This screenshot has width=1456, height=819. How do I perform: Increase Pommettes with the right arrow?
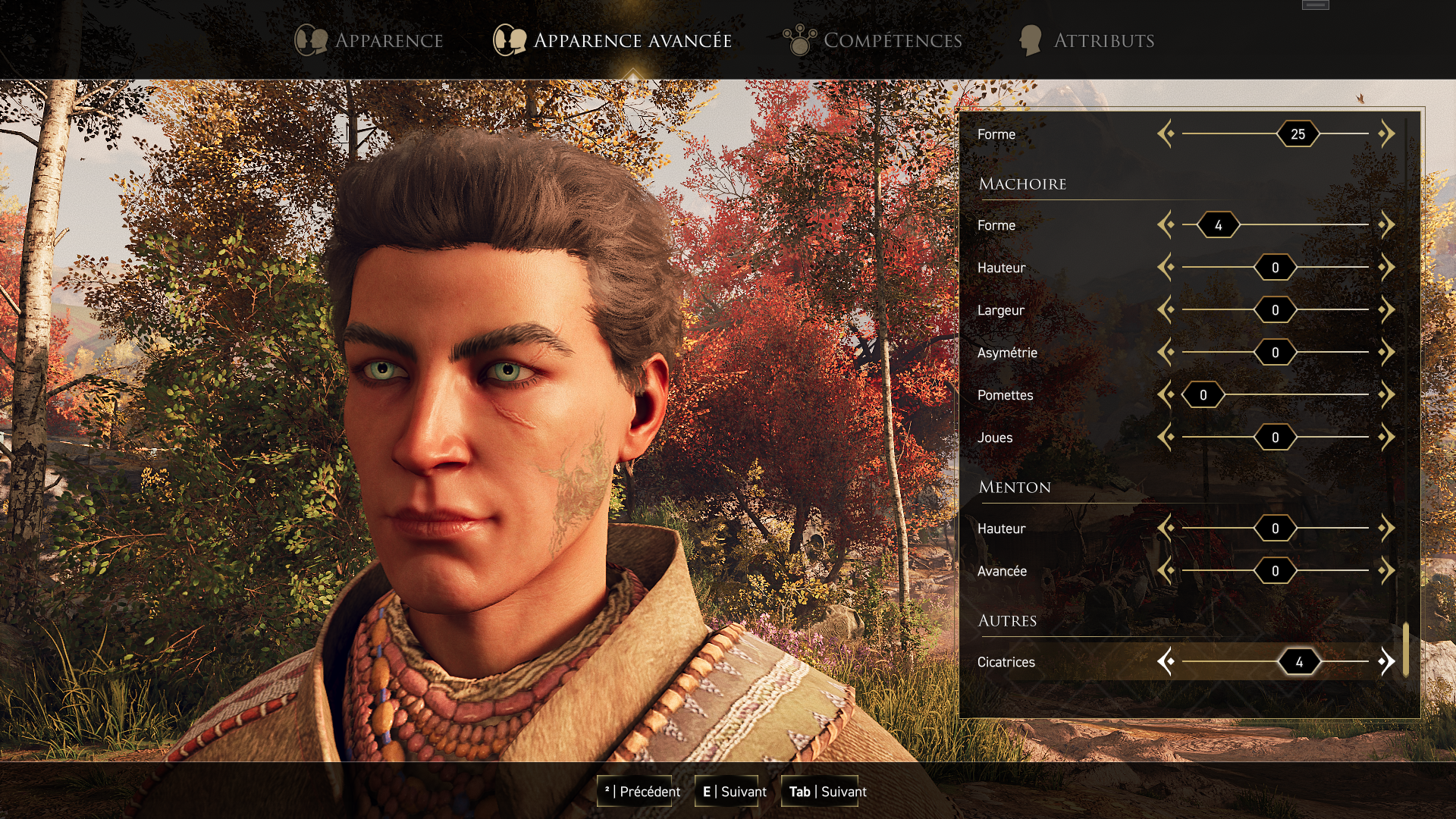click(1386, 395)
